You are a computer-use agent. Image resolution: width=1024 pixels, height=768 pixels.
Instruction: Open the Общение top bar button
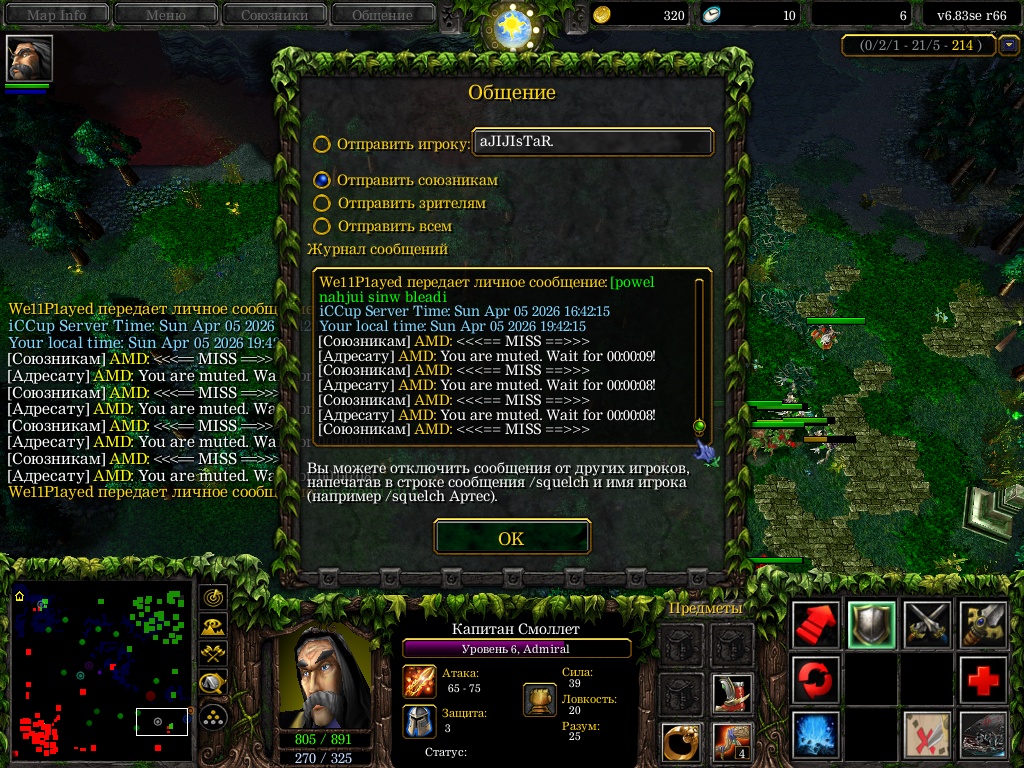coord(382,15)
